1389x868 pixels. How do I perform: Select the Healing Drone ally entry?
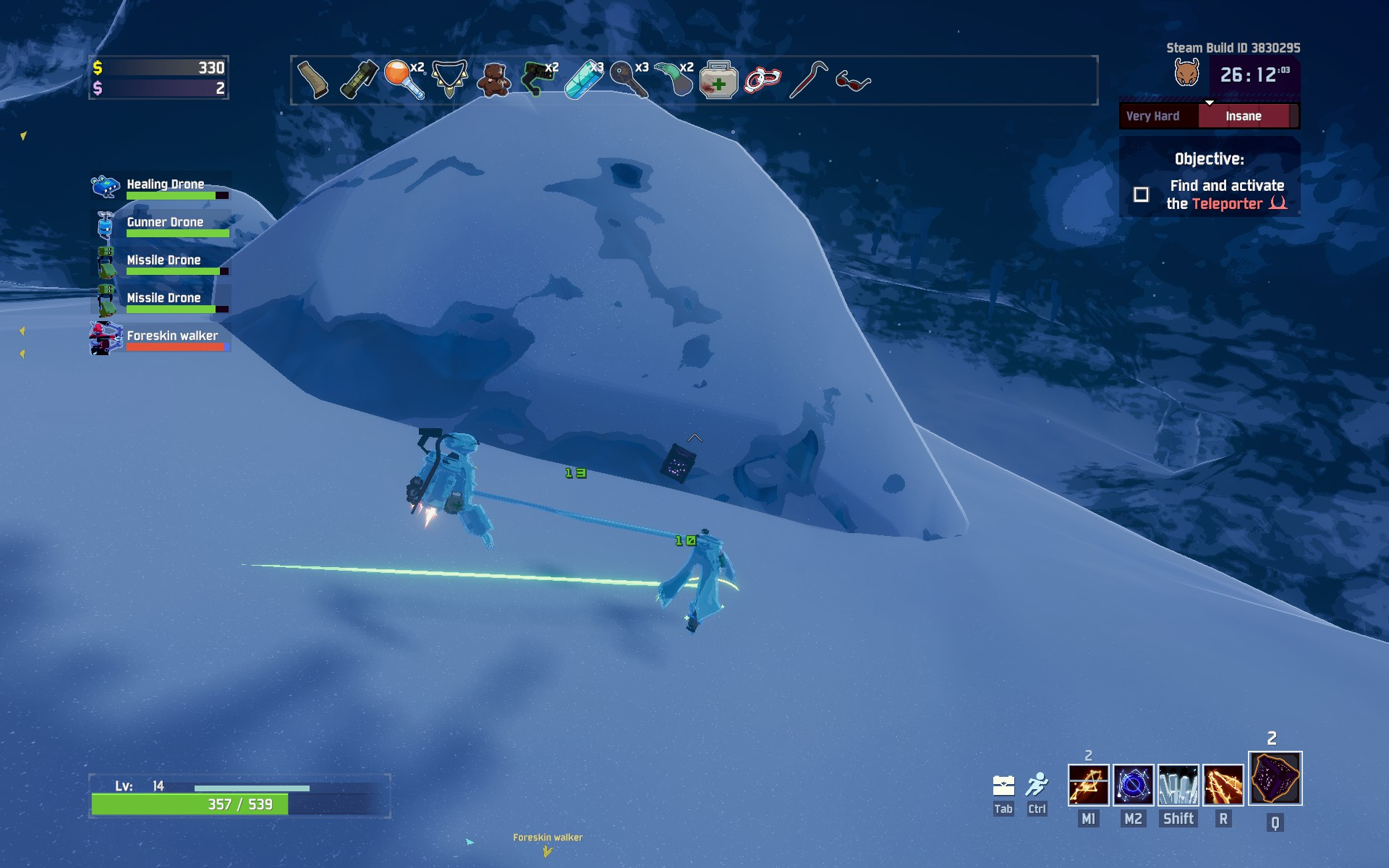click(161, 187)
